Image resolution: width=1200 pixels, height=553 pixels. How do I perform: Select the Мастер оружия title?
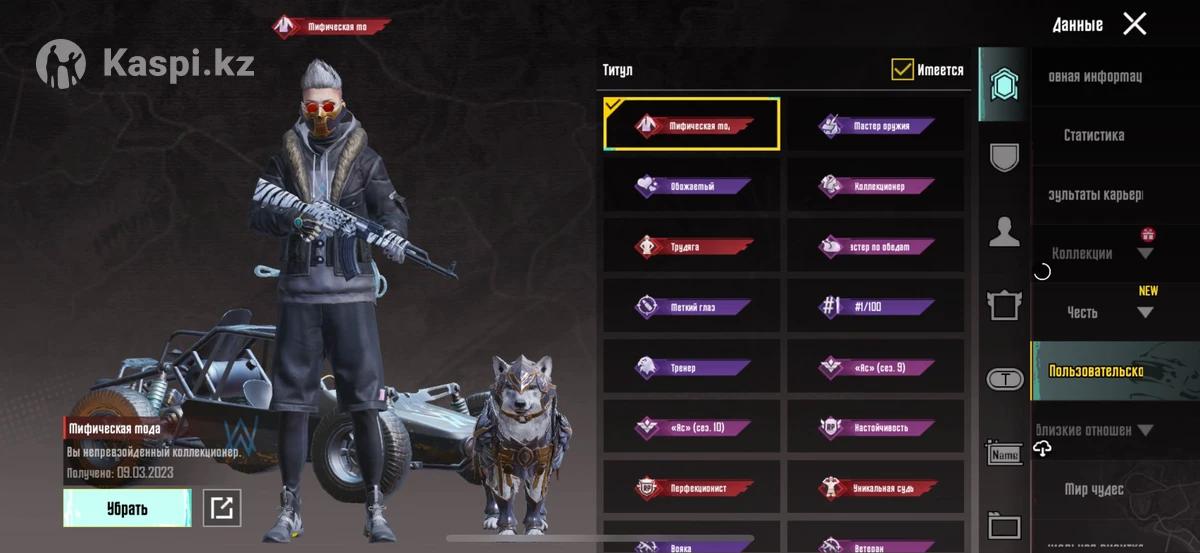click(x=877, y=126)
